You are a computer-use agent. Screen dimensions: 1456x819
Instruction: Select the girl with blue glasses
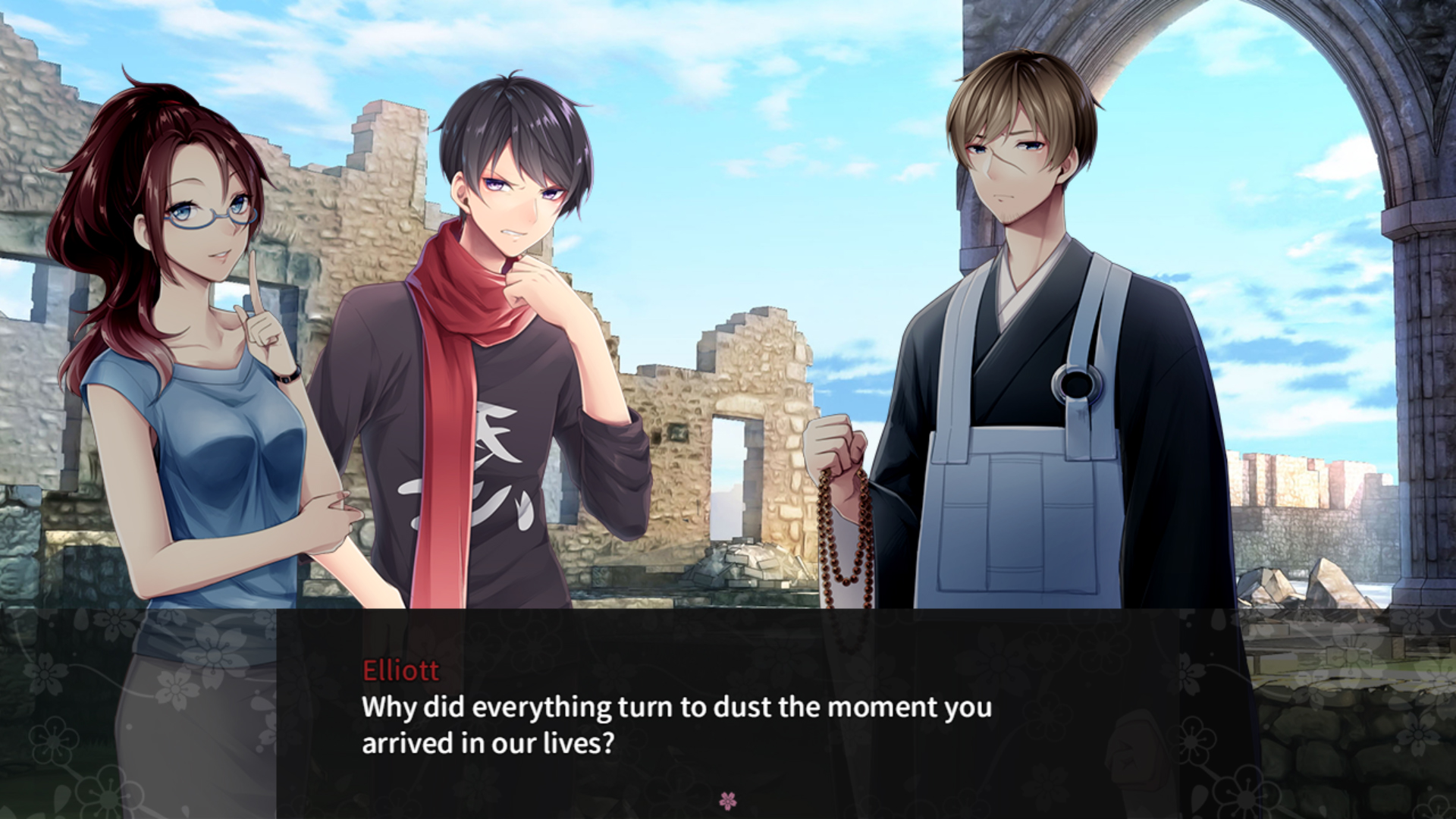190,303
